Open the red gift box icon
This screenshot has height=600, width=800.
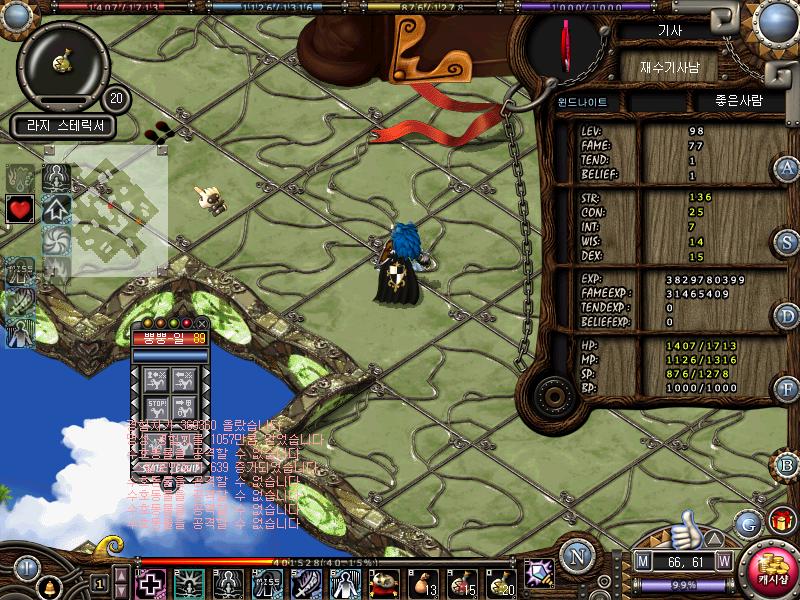click(780, 520)
